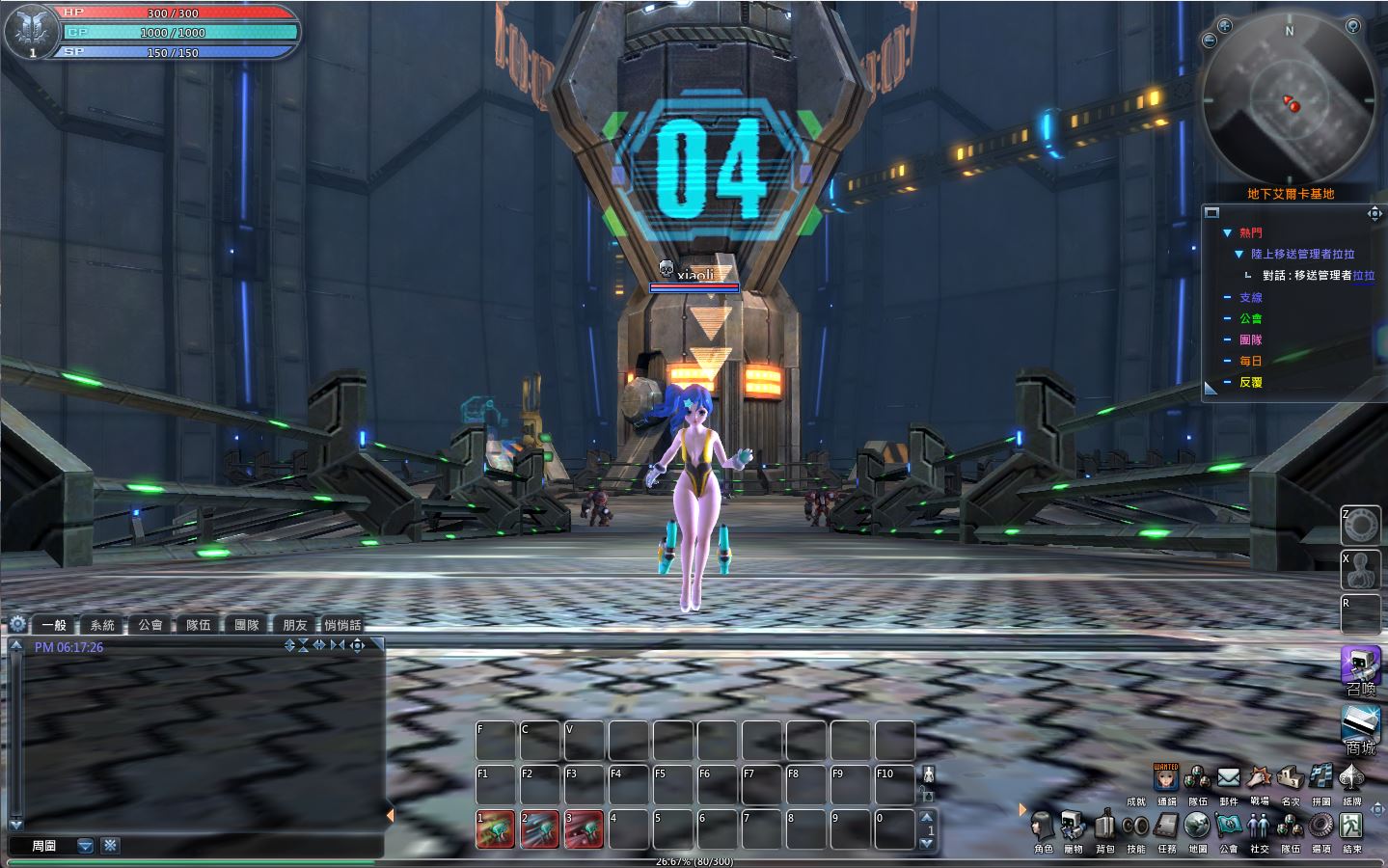
Task: Open the 周圍 chat channel dropdown
Action: 85,846
